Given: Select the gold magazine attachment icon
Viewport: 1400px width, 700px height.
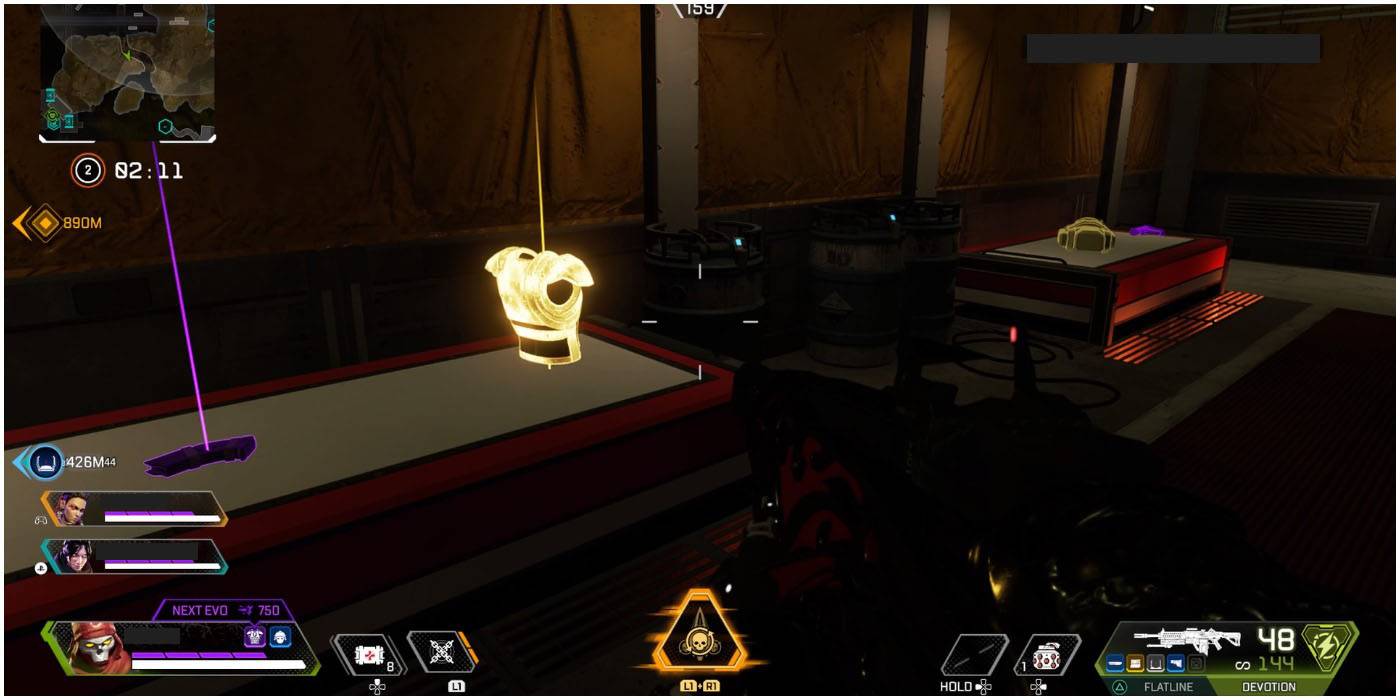Looking at the screenshot, I should pyautogui.click(x=1136, y=663).
